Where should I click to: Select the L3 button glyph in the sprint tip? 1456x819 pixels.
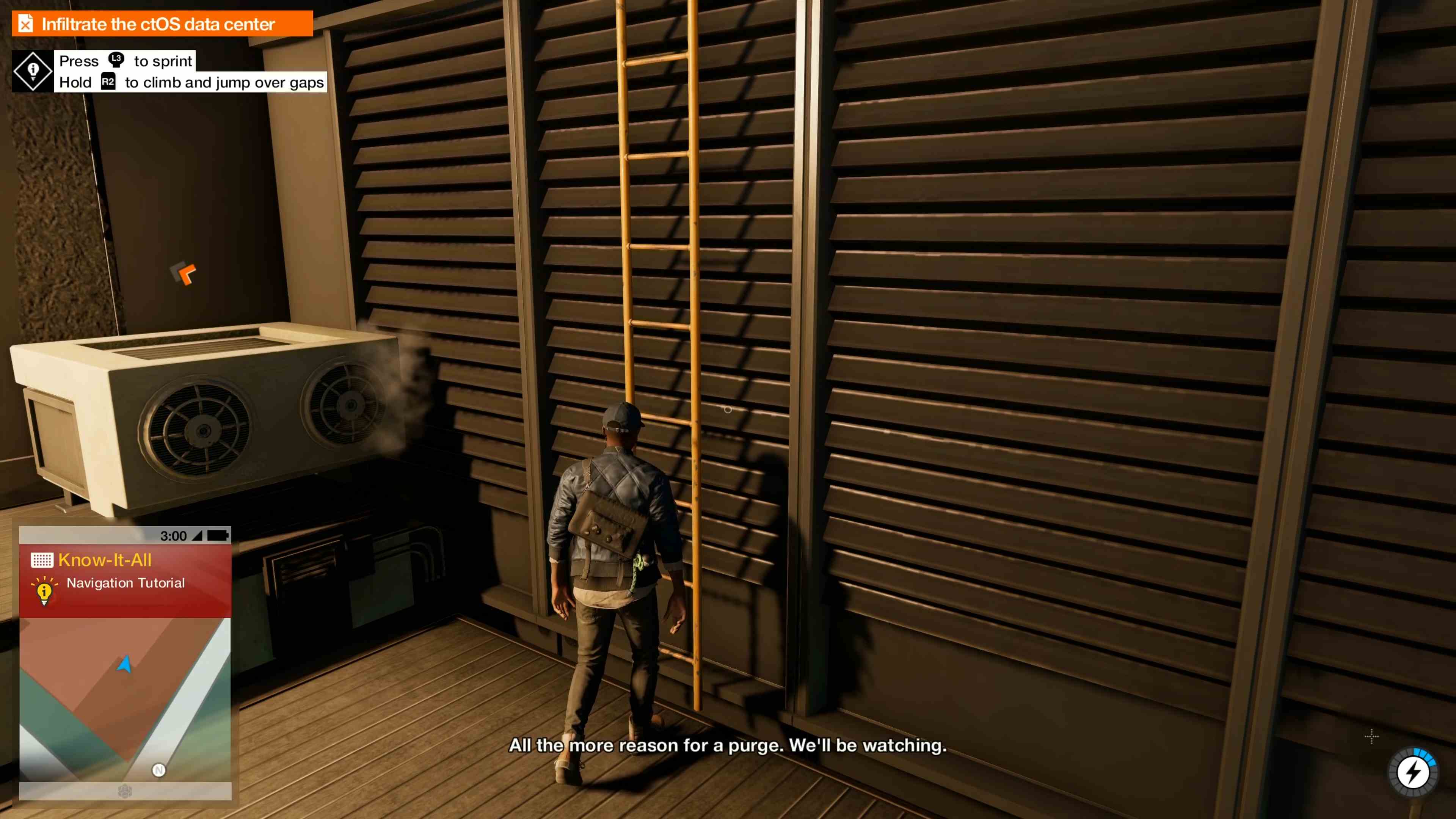point(116,61)
